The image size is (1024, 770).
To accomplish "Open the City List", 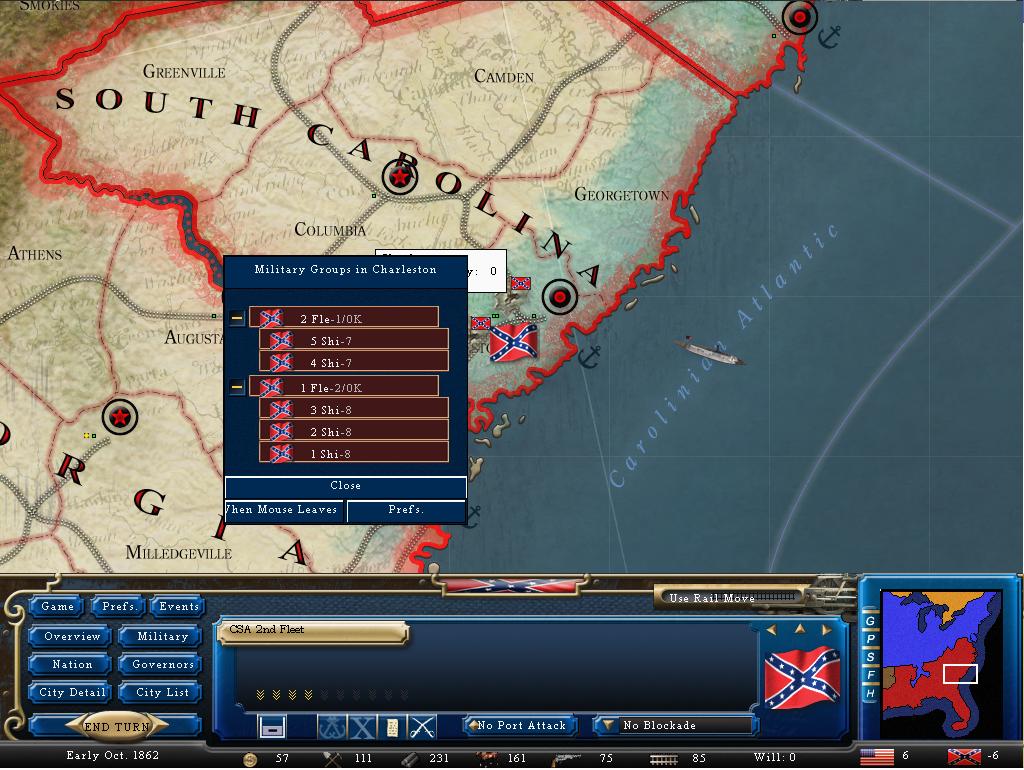I will tap(162, 692).
